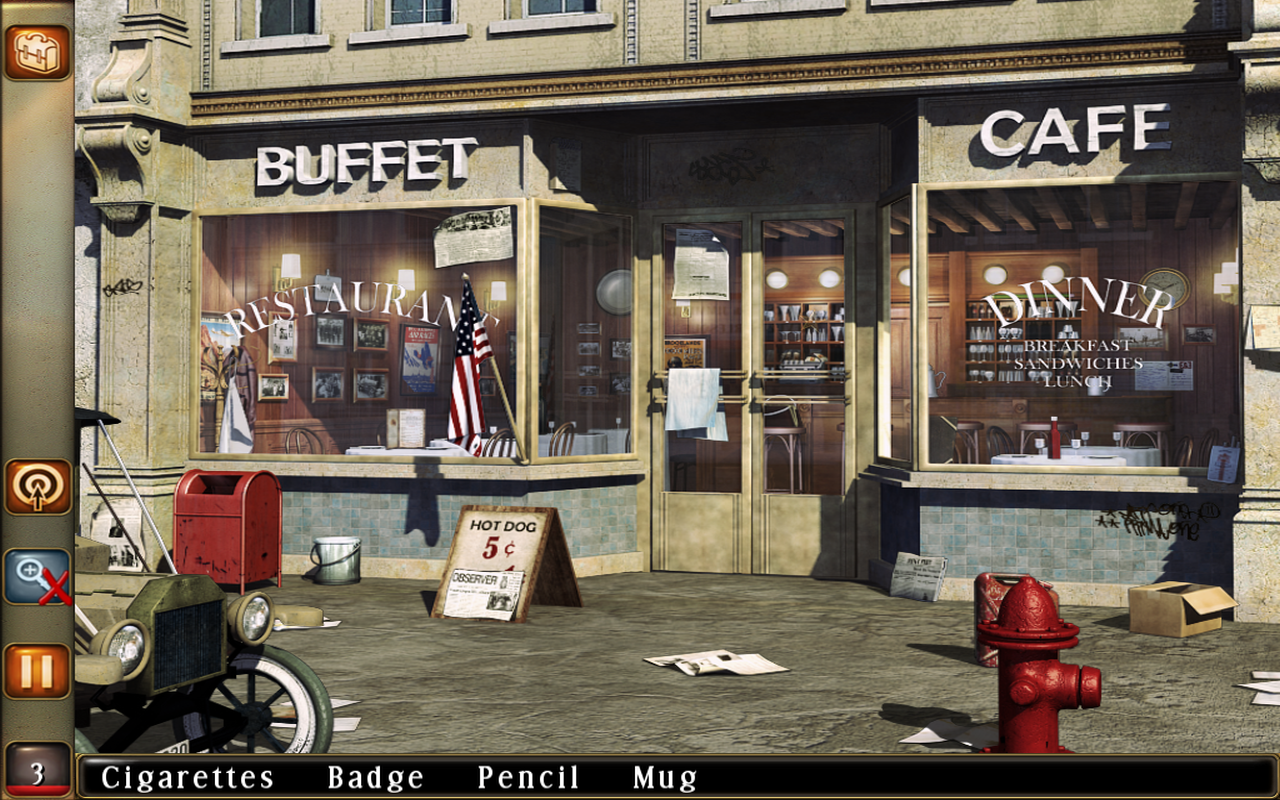Viewport: 1280px width, 800px height.
Task: Open the briefcase inventory button
Action: 37,52
